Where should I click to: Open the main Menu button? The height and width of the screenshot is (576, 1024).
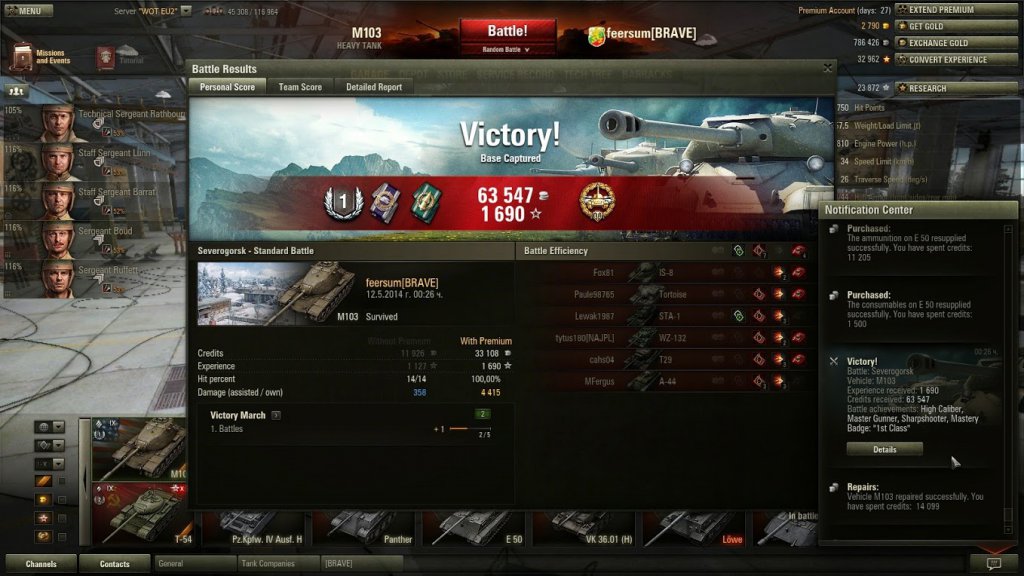pos(28,11)
